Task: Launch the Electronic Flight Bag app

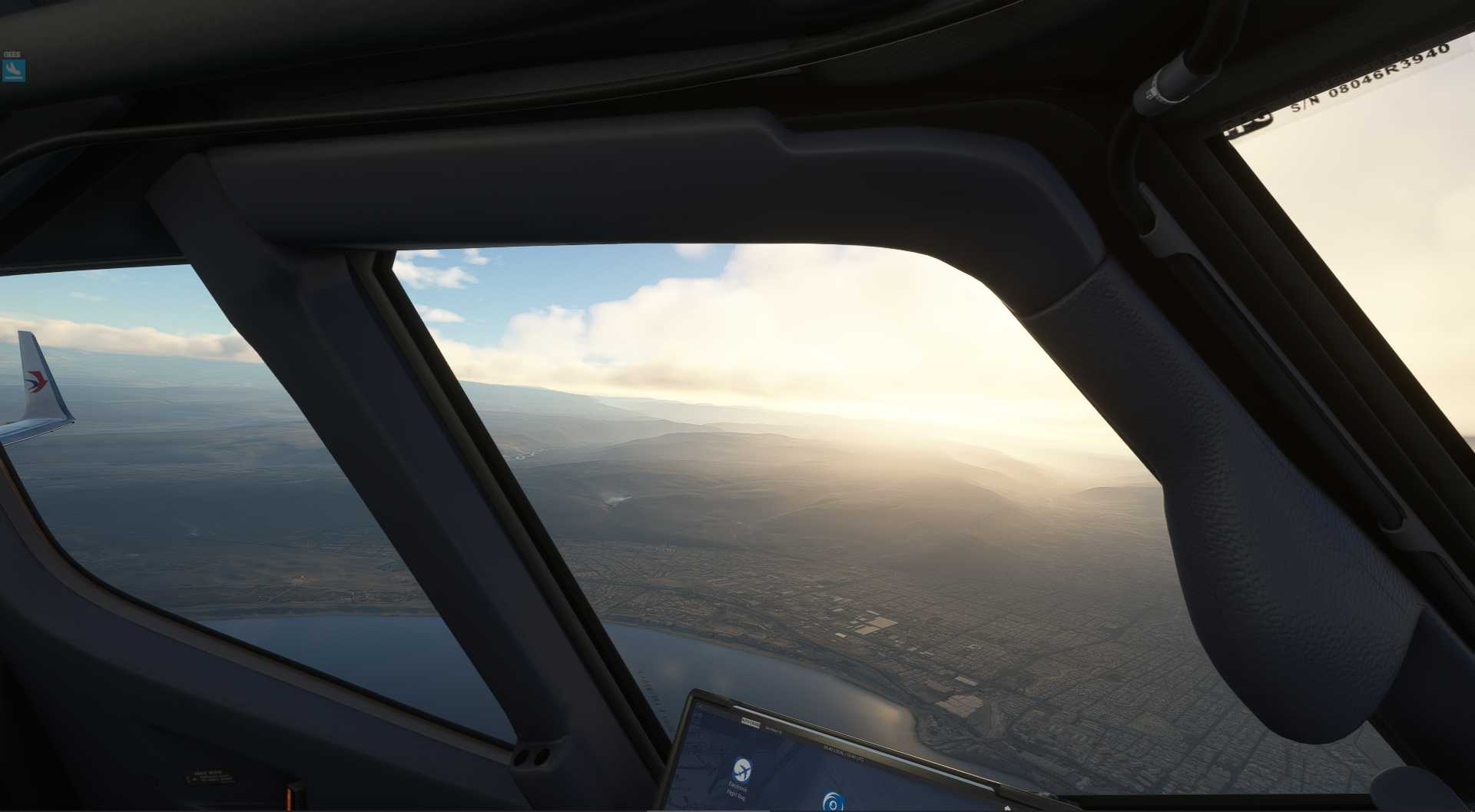Action: click(741, 770)
